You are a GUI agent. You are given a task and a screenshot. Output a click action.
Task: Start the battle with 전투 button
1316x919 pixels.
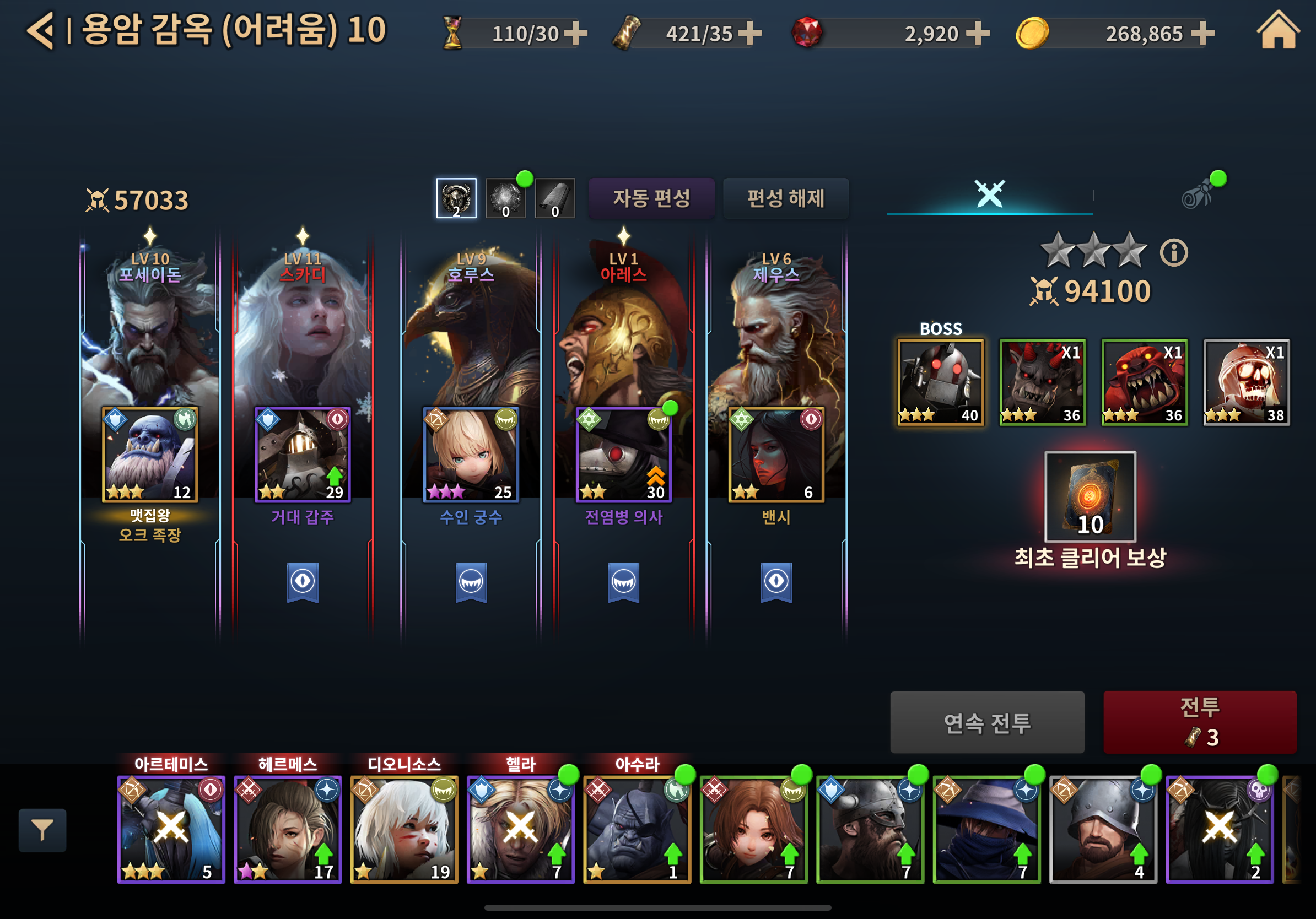pyautogui.click(x=1199, y=721)
